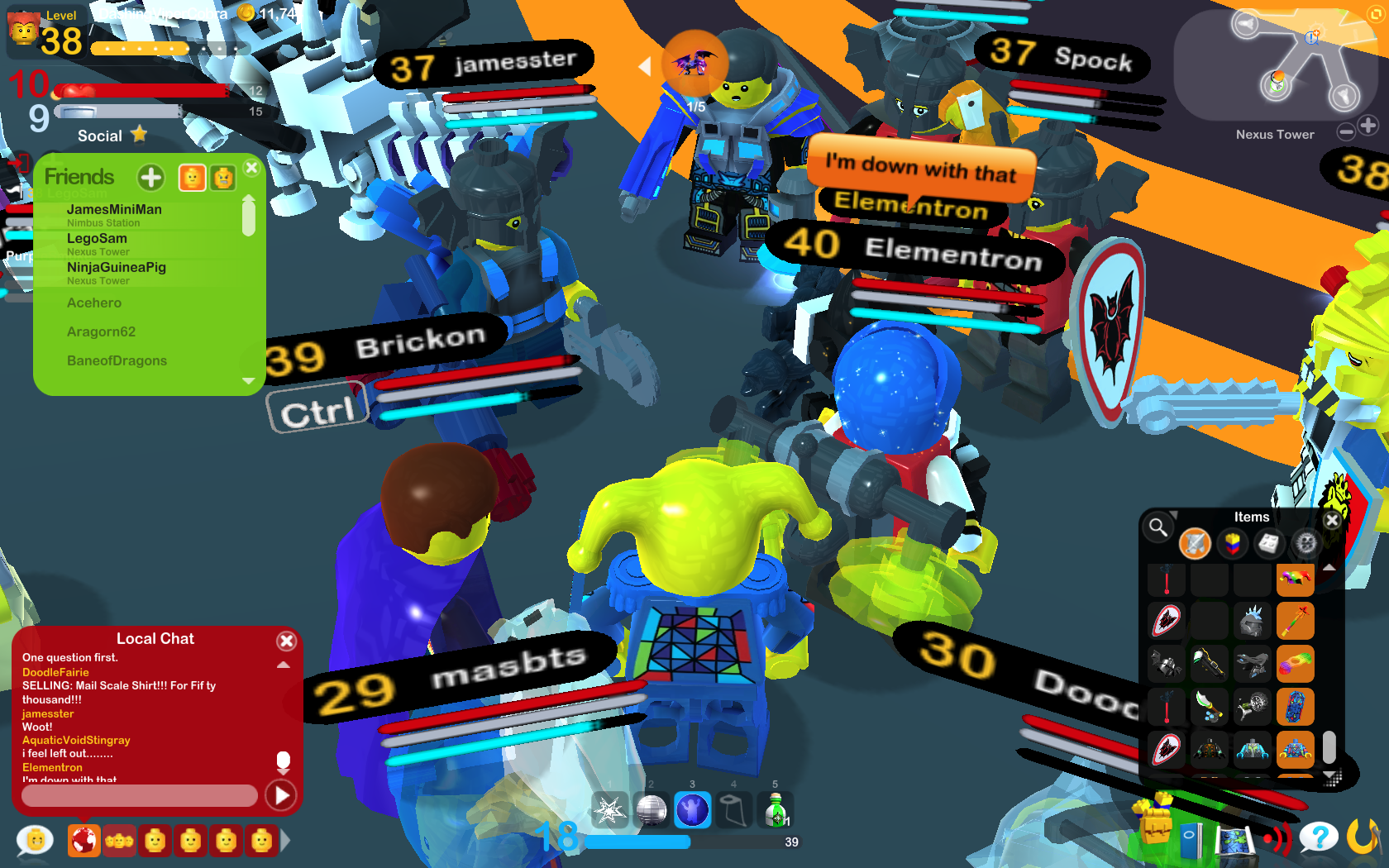
Task: Send chat message with the play arrow button
Action: pyautogui.click(x=281, y=795)
